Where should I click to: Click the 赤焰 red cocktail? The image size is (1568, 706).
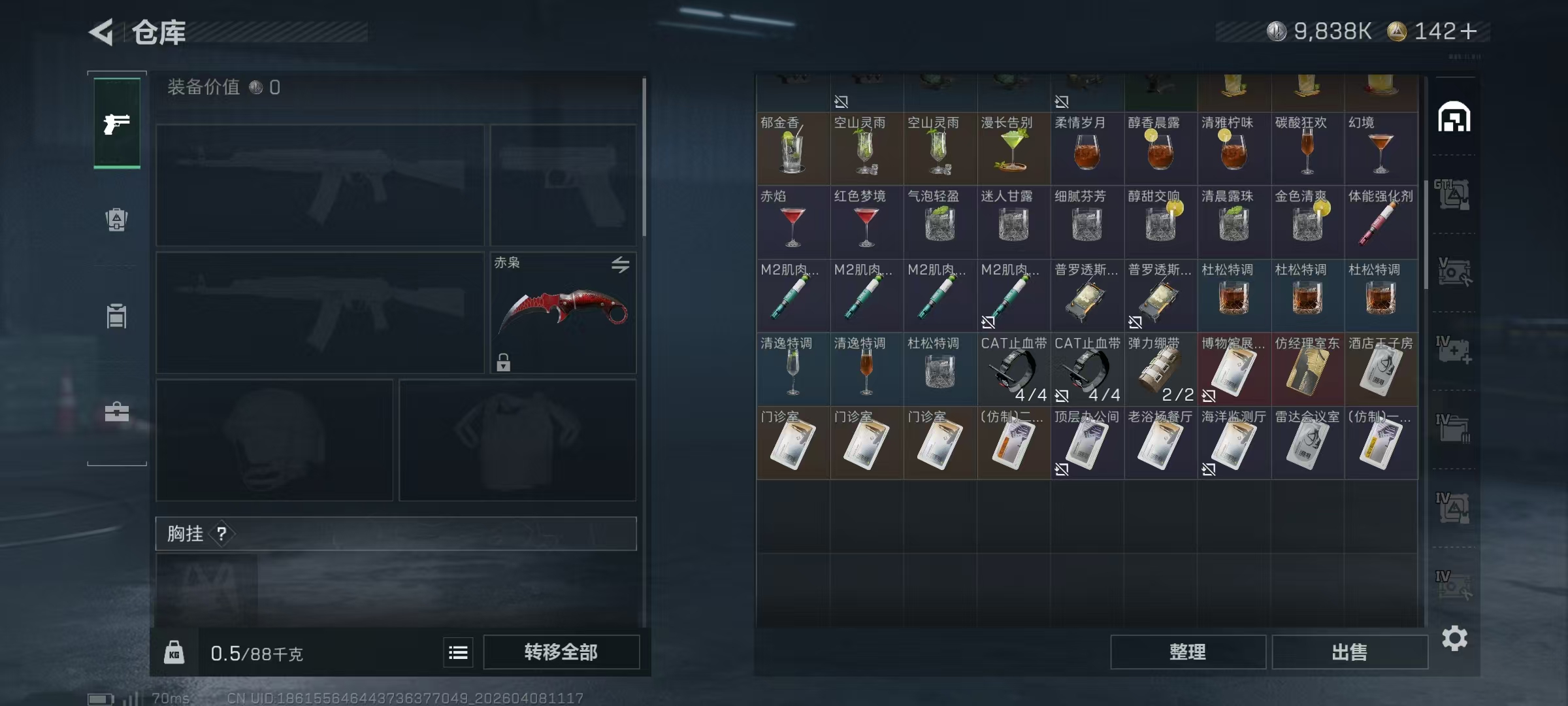click(792, 222)
